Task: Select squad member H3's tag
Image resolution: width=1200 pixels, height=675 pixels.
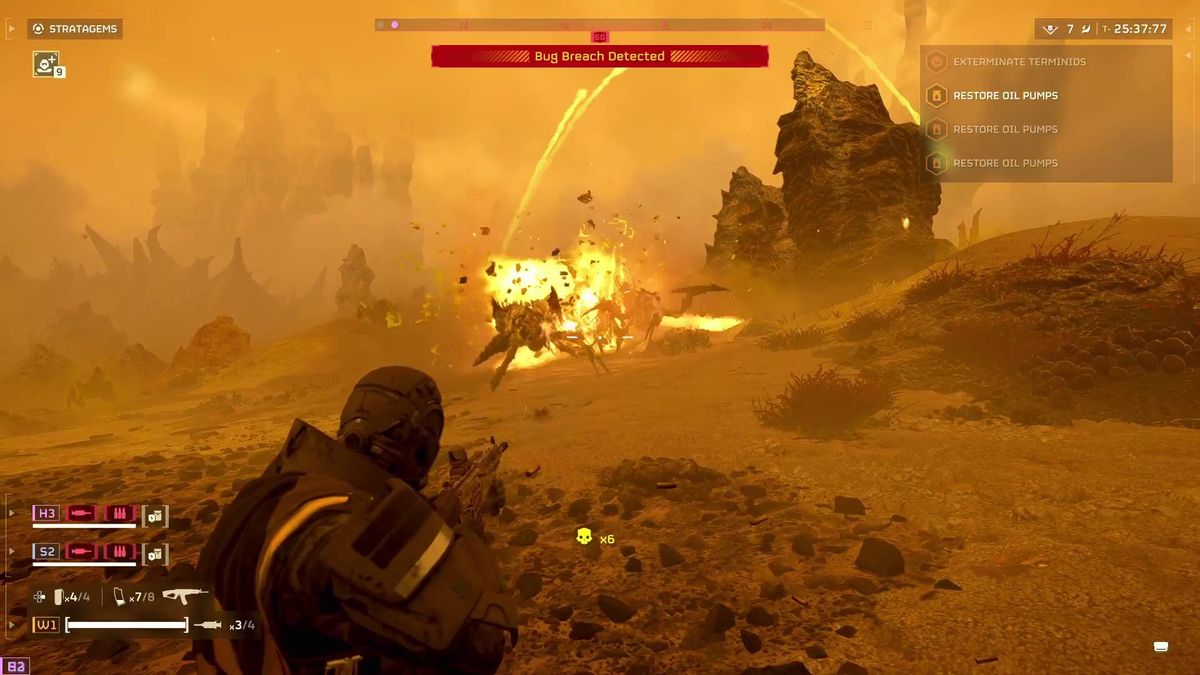Action: click(x=47, y=514)
